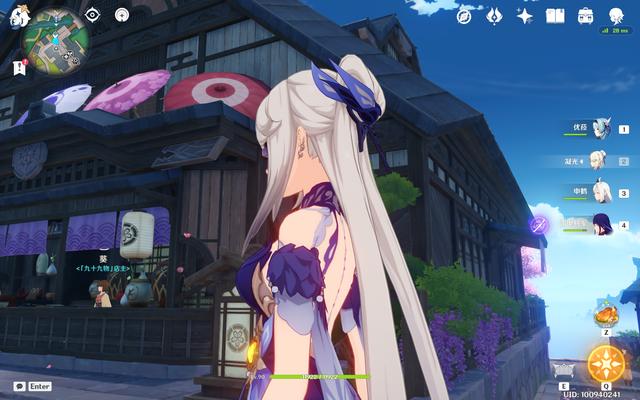Select party member 凝光

tap(601, 160)
